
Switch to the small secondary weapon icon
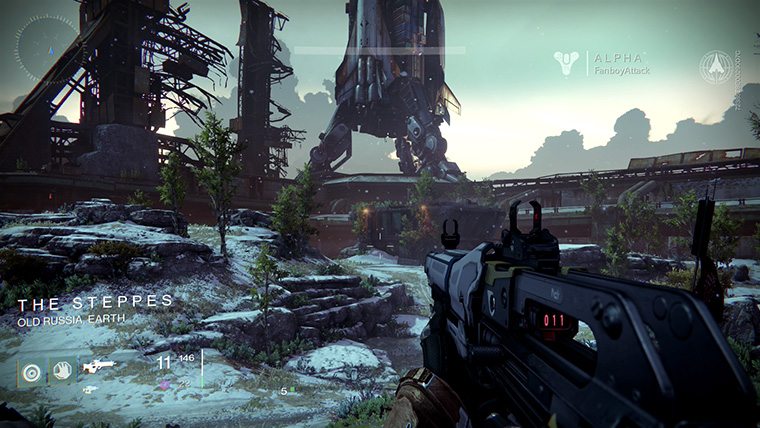[x=90, y=390]
